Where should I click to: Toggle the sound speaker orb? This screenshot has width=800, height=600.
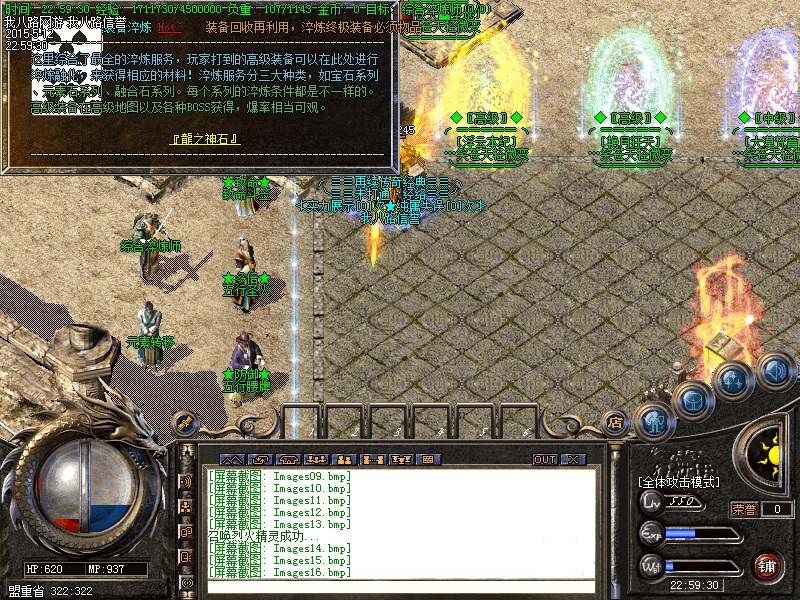(775, 371)
